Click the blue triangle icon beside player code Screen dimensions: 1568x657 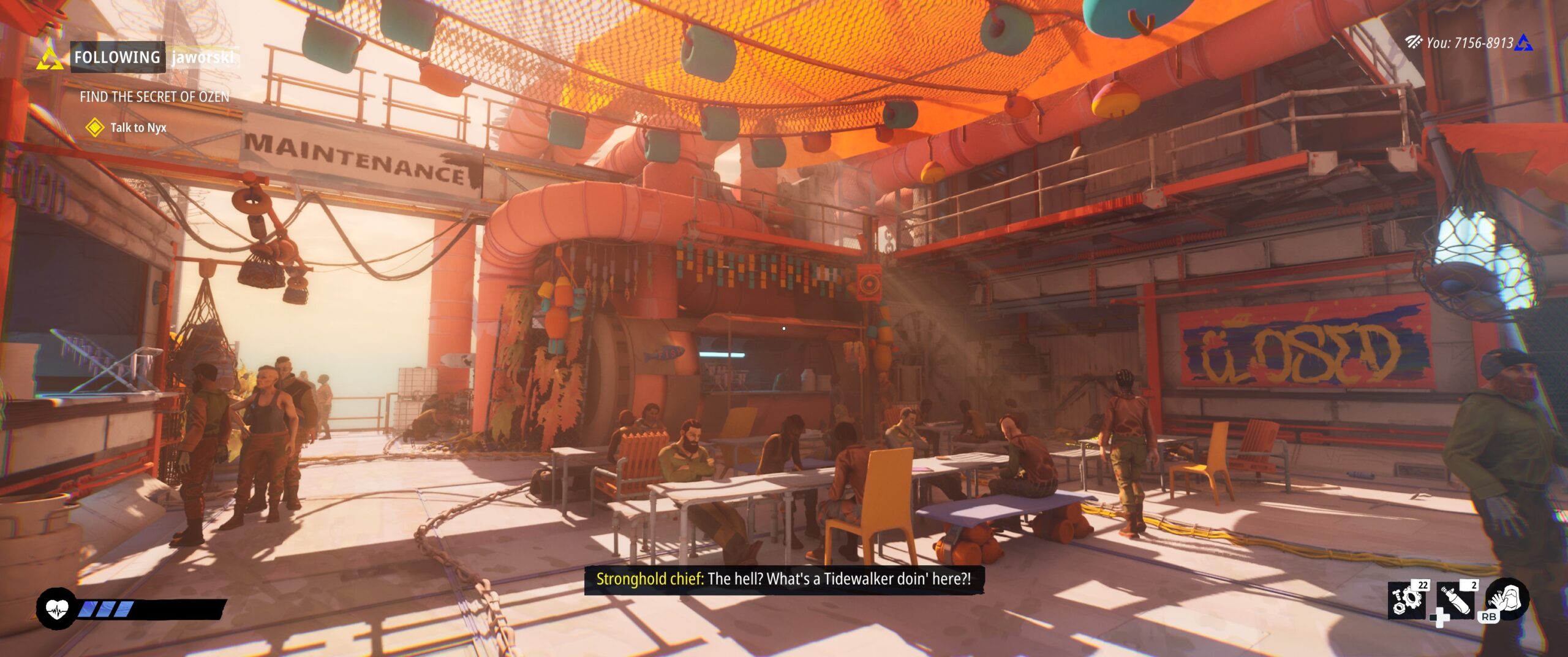(1524, 43)
